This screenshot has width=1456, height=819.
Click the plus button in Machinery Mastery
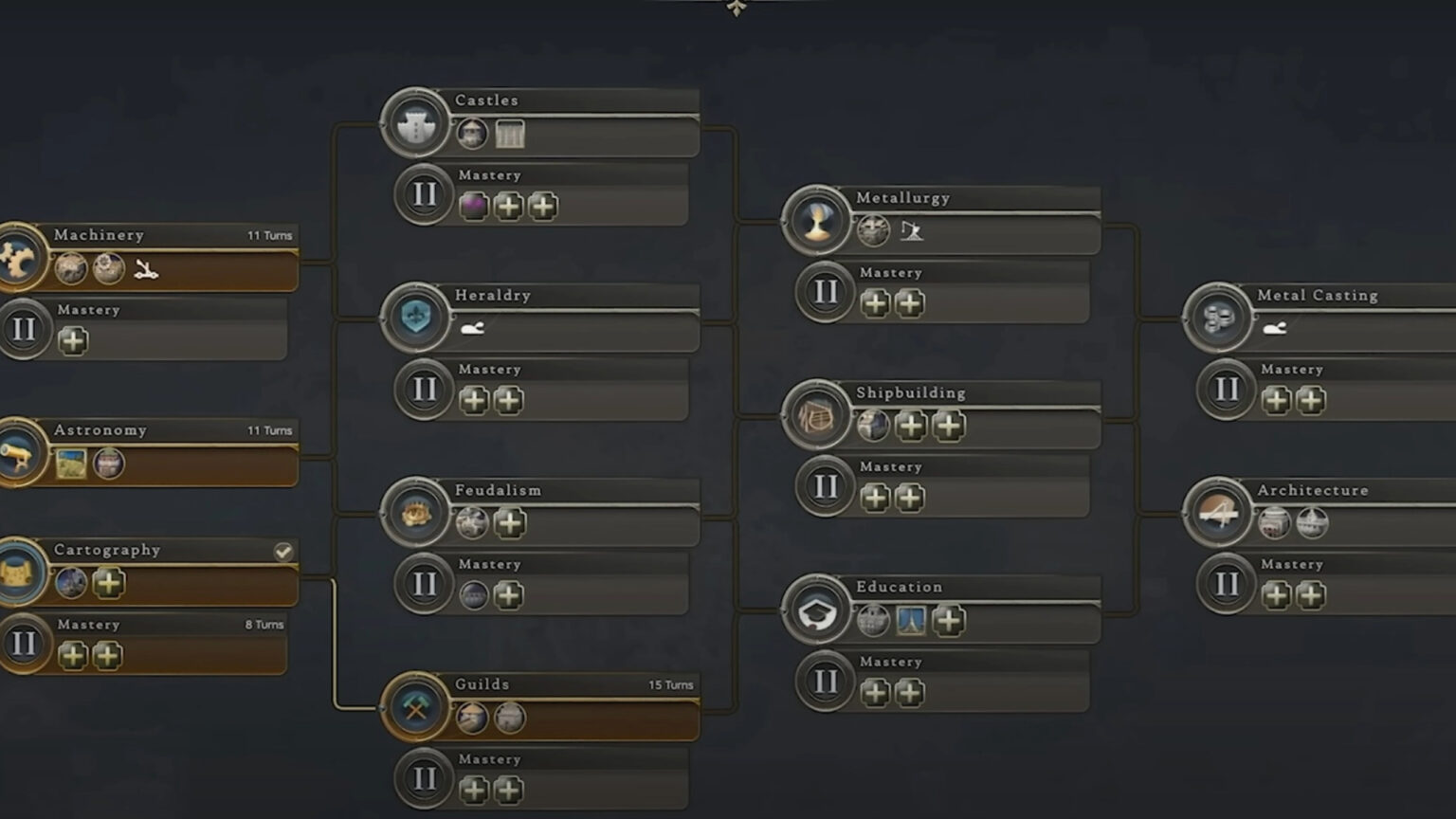(x=73, y=341)
